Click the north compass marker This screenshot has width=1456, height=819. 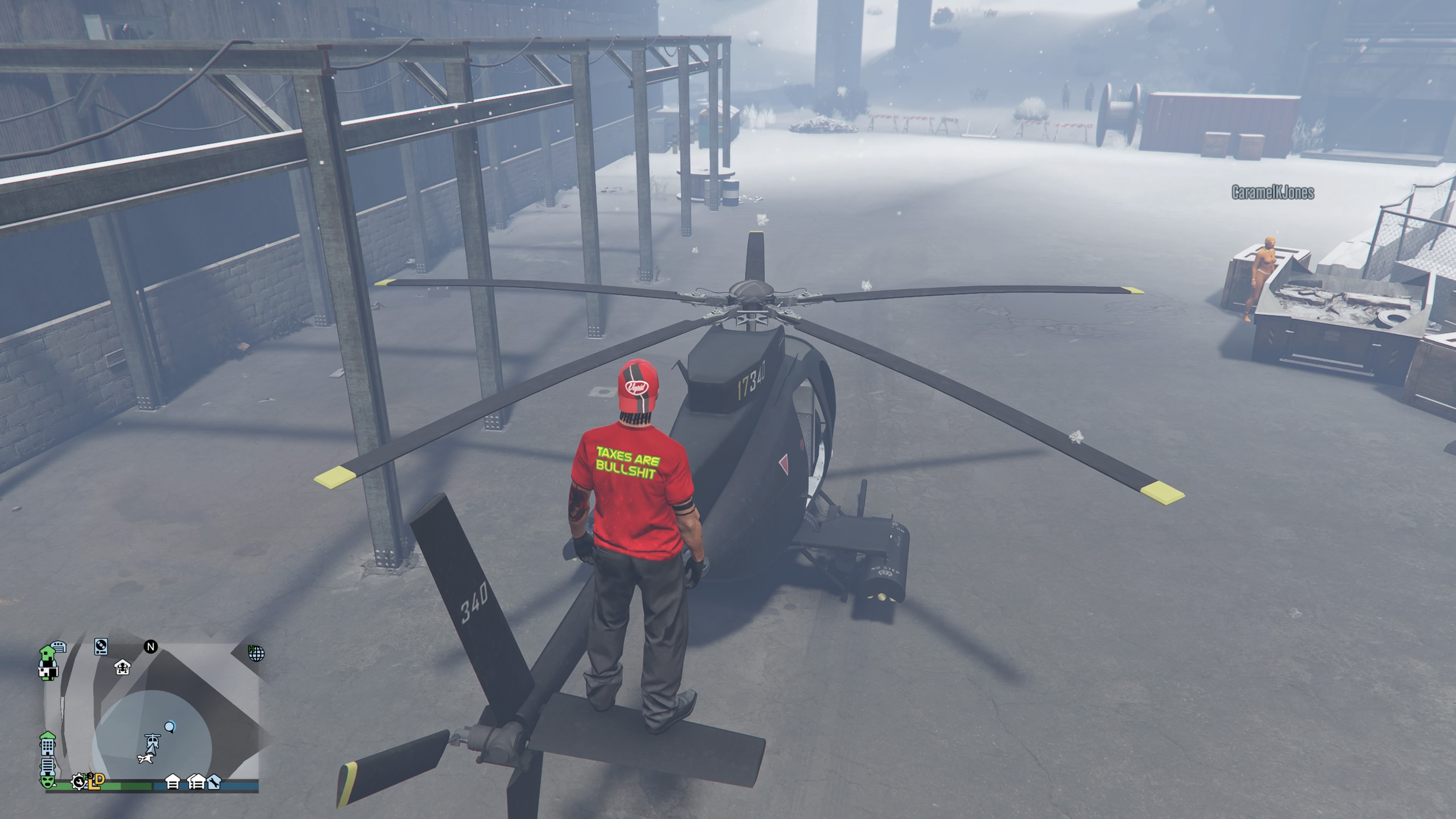point(151,646)
